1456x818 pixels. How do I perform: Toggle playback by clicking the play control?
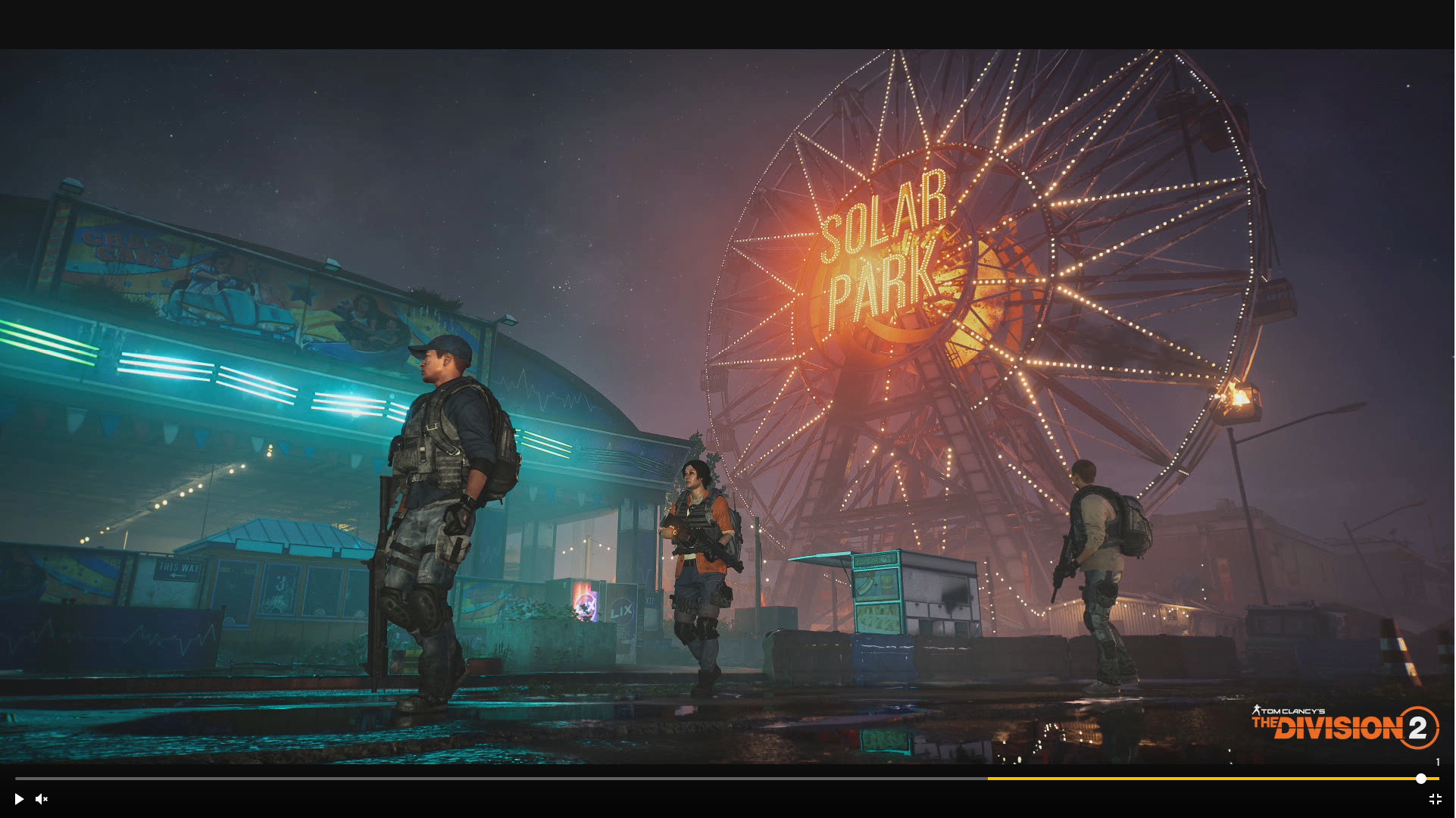[19, 799]
